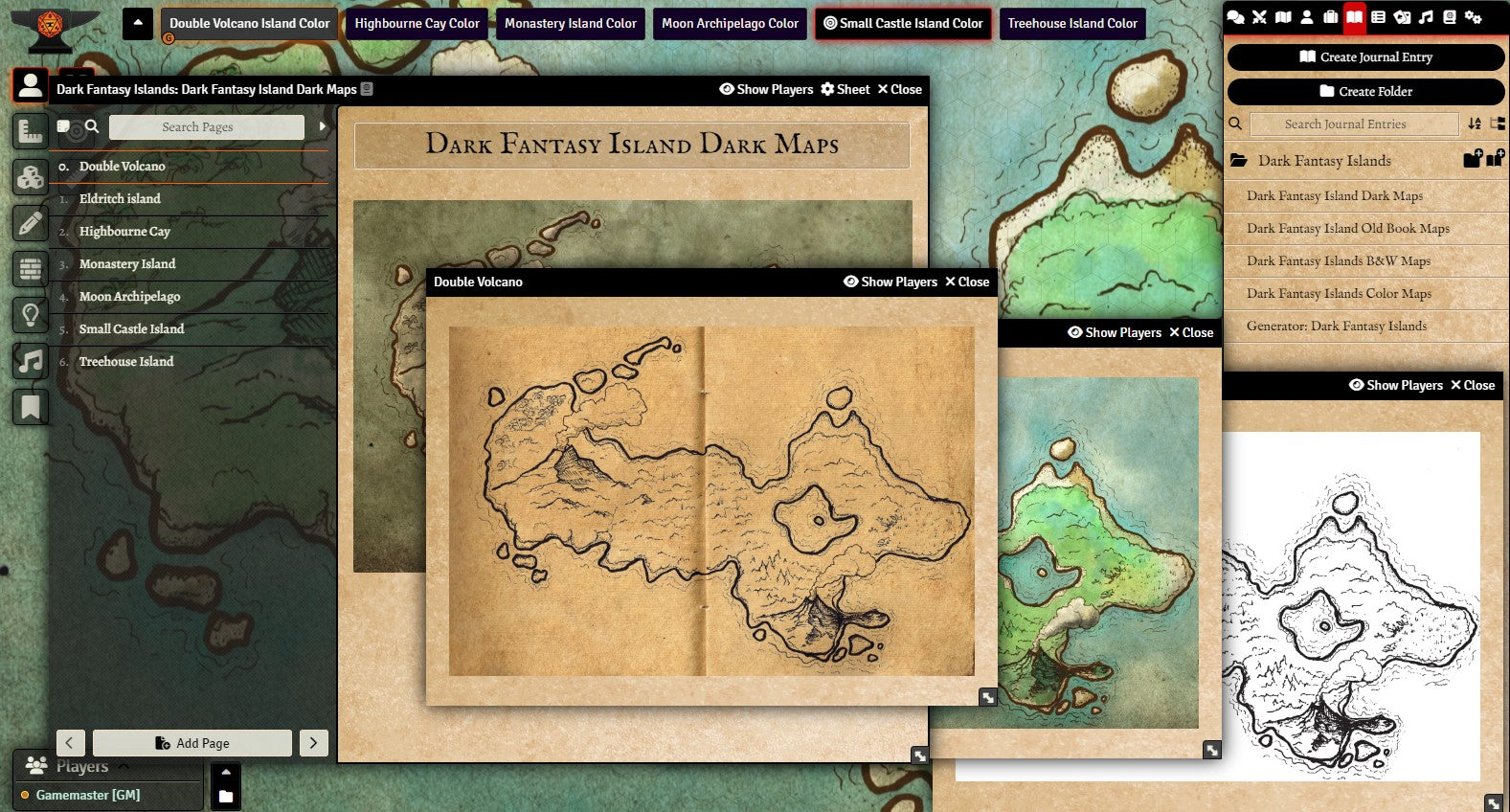
Task: Add a new journal page
Action: coord(192,743)
